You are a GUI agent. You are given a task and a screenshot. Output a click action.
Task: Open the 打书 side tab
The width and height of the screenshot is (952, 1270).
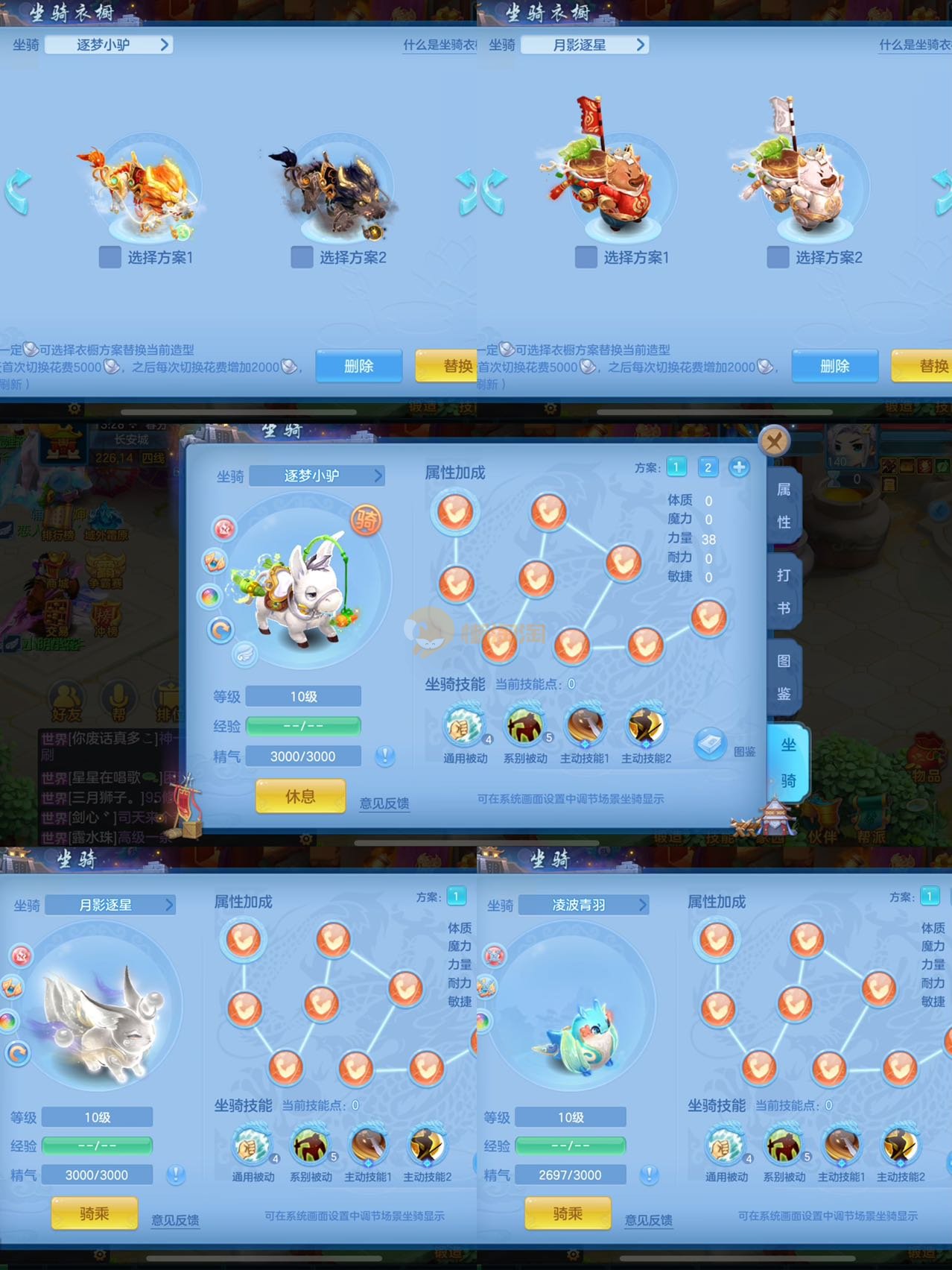click(784, 591)
